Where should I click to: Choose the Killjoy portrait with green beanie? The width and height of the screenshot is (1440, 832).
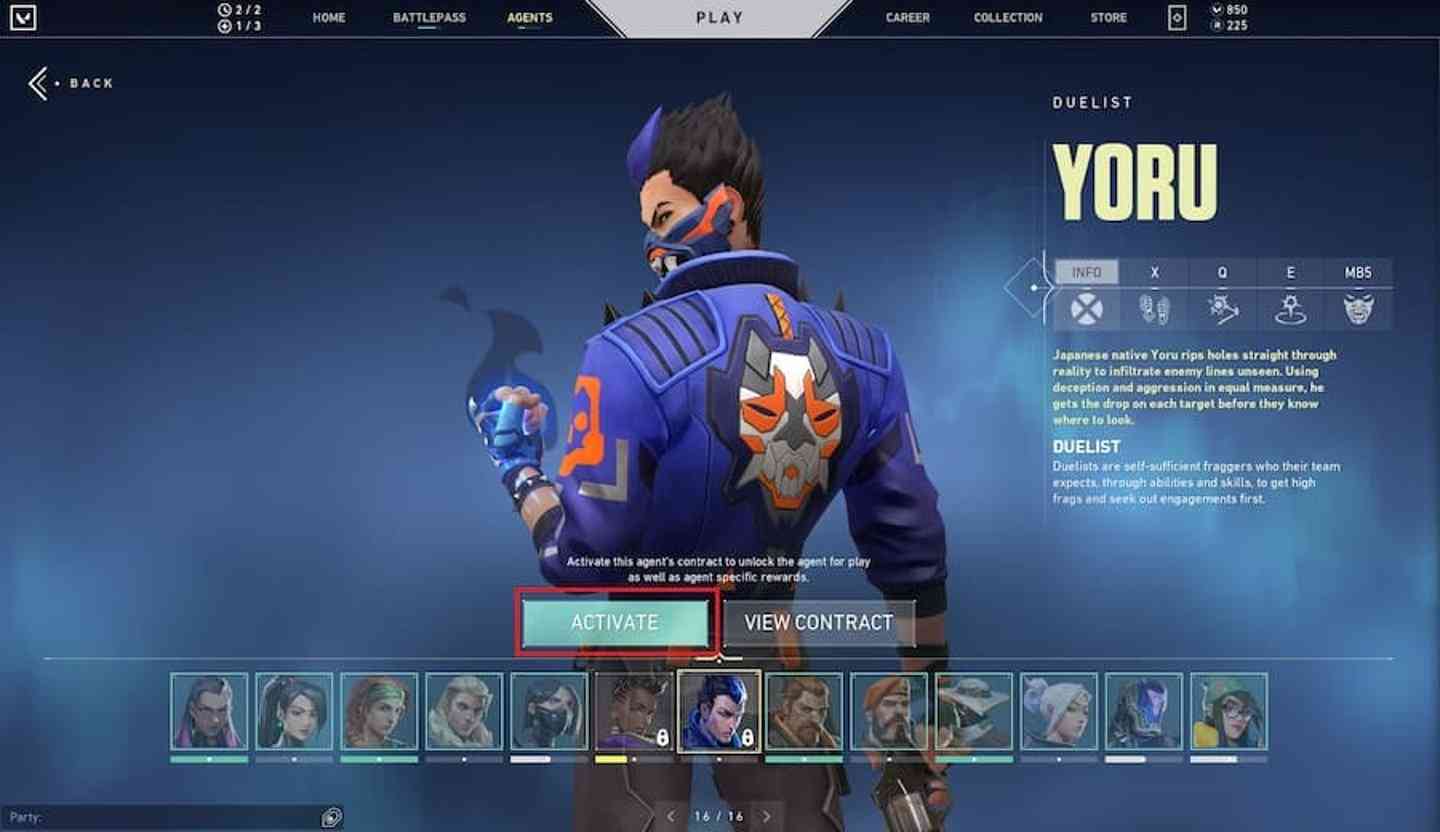coord(1229,711)
